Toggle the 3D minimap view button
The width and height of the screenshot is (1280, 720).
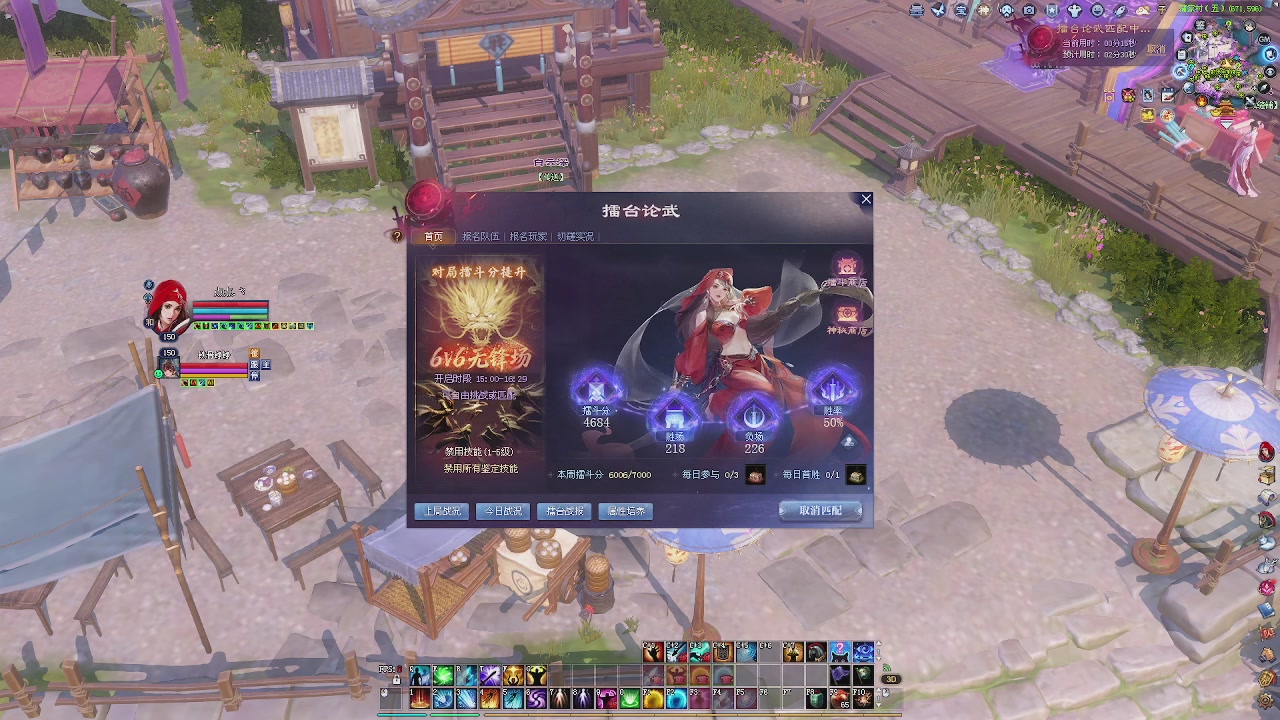pyautogui.click(x=891, y=679)
